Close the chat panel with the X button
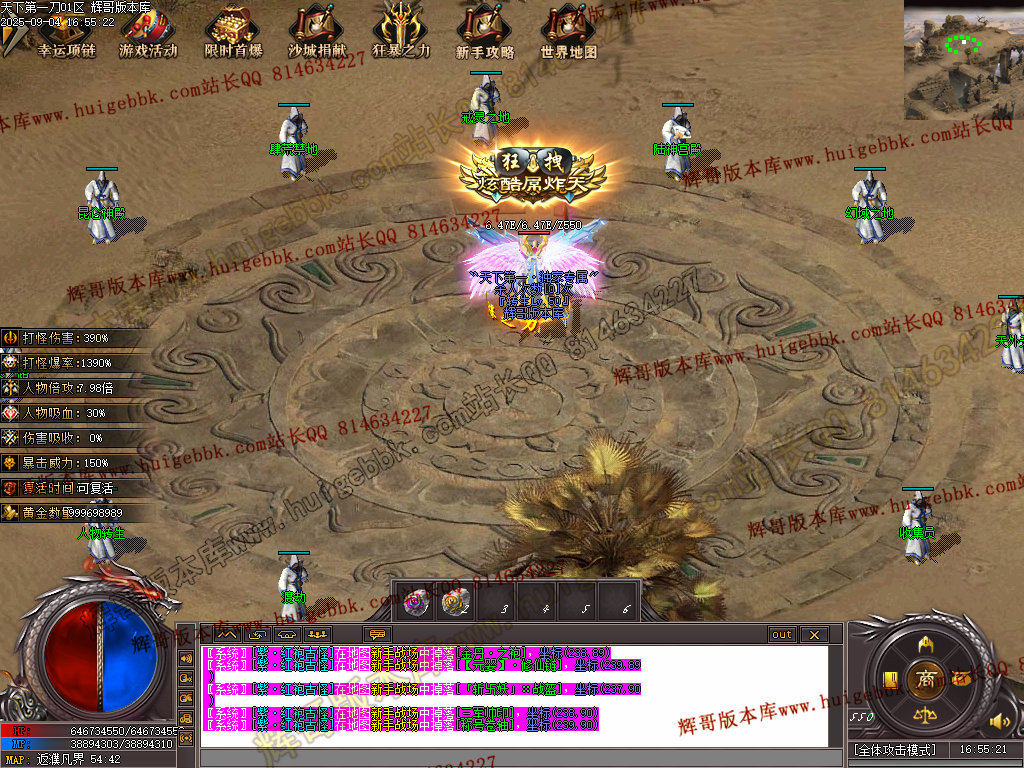This screenshot has width=1024, height=768. coord(814,634)
